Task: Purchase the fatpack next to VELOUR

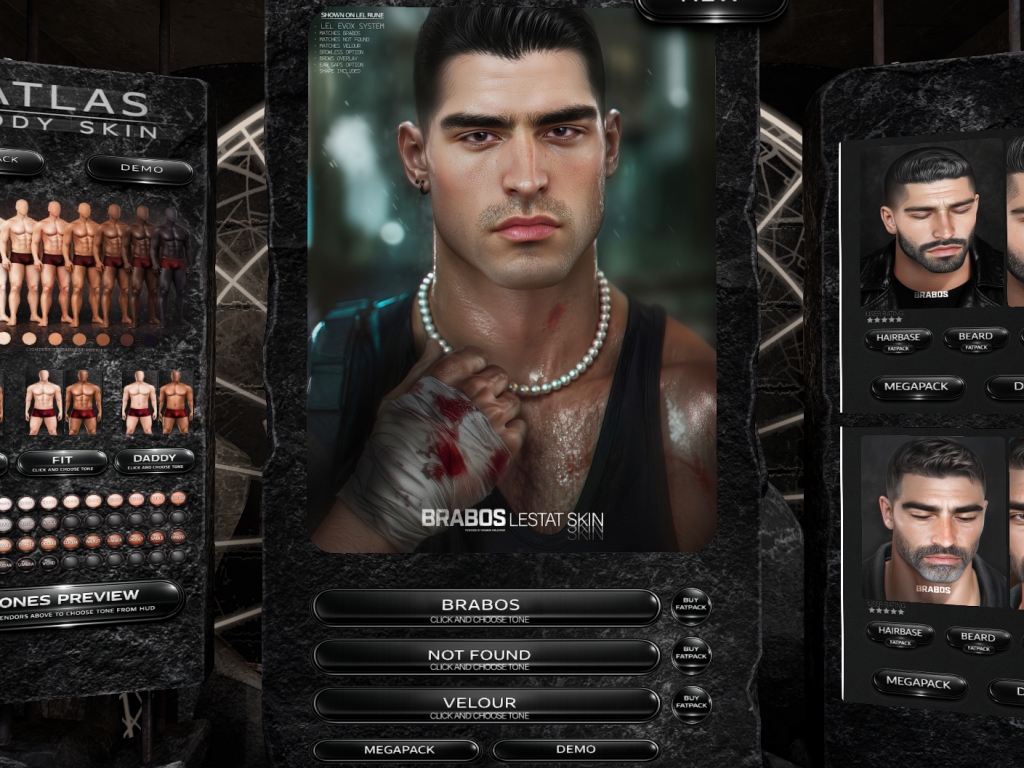Action: (691, 704)
